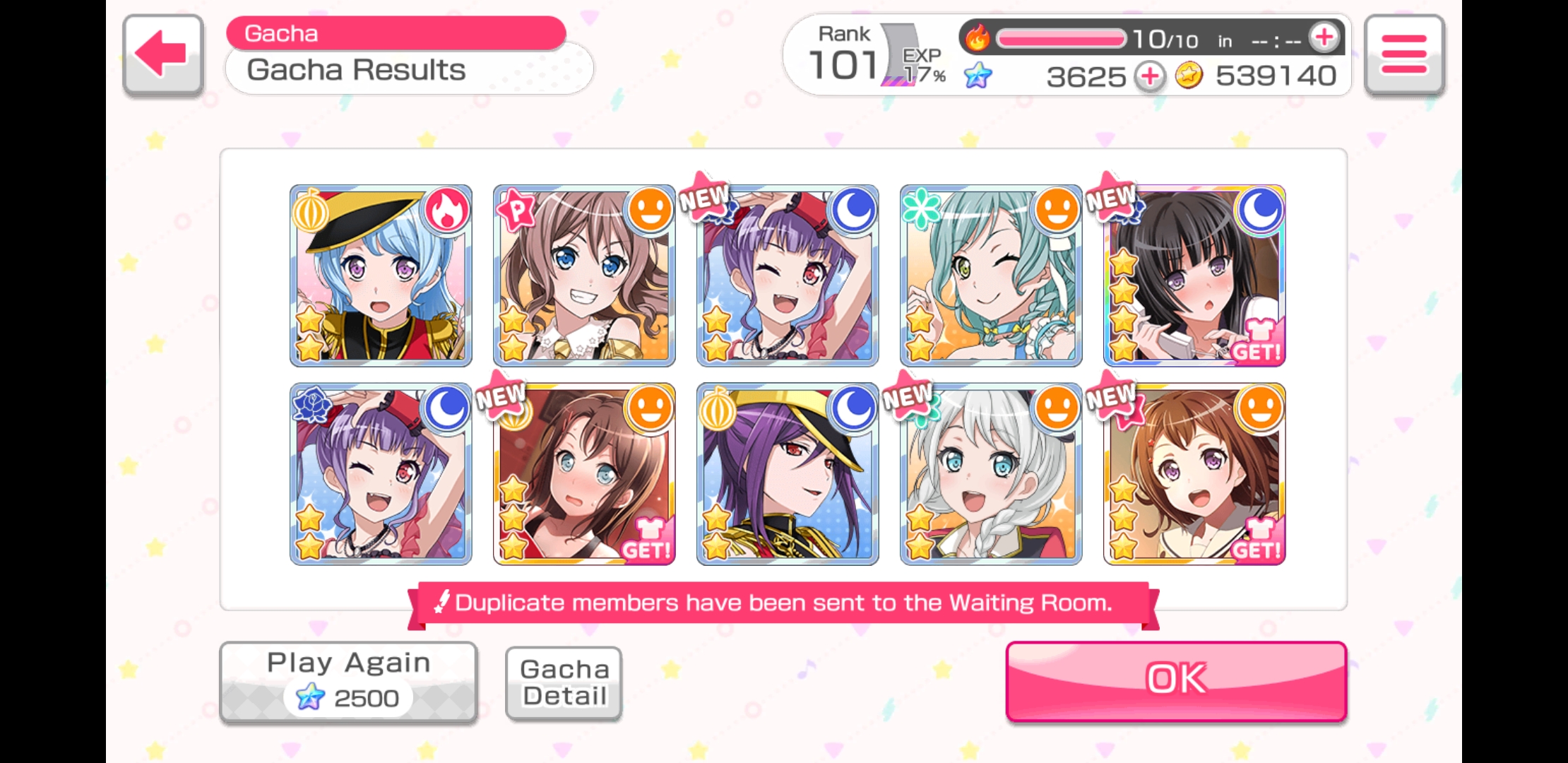Go back with the red arrow button
Image resolution: width=1568 pixels, height=763 pixels.
(x=162, y=54)
